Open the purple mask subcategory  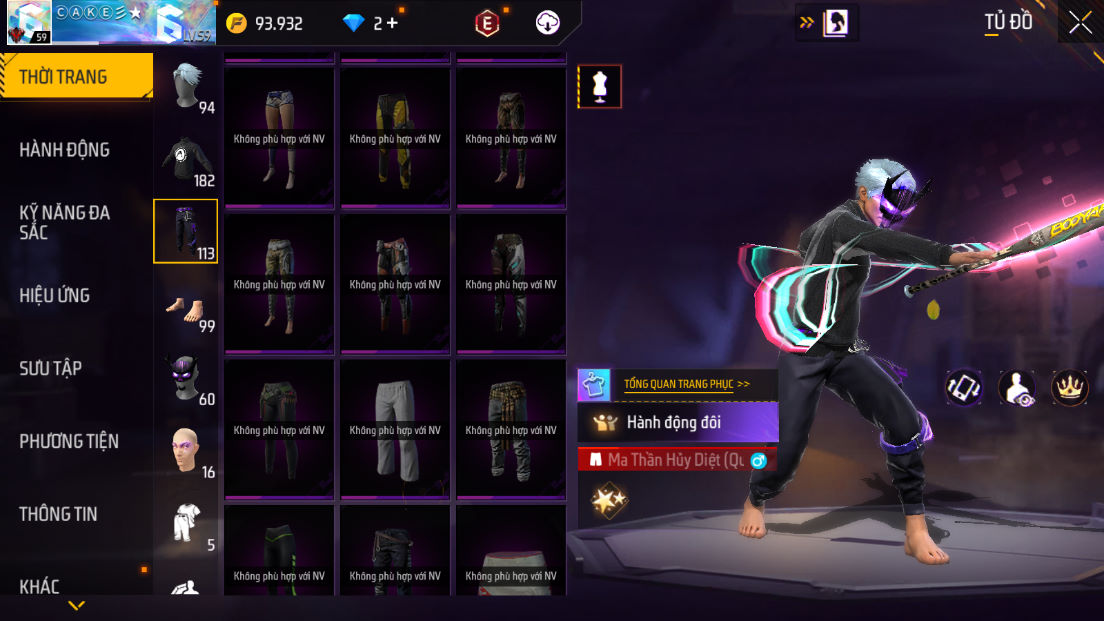(x=187, y=378)
